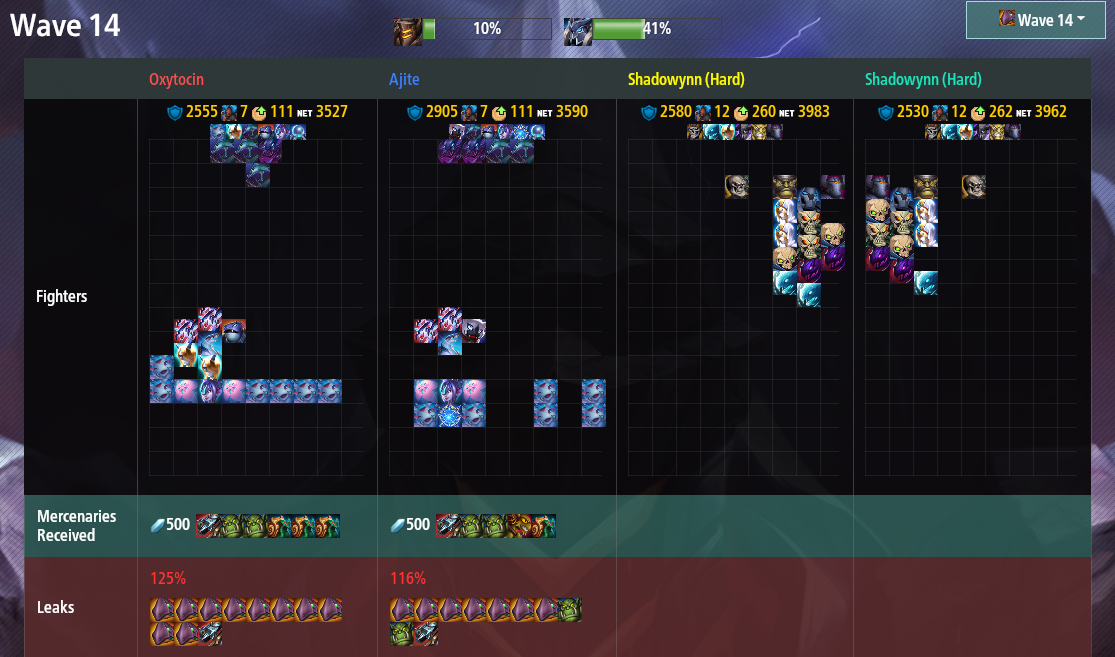
Task: Open the Wave 14 dropdown selector
Action: click(x=1042, y=20)
